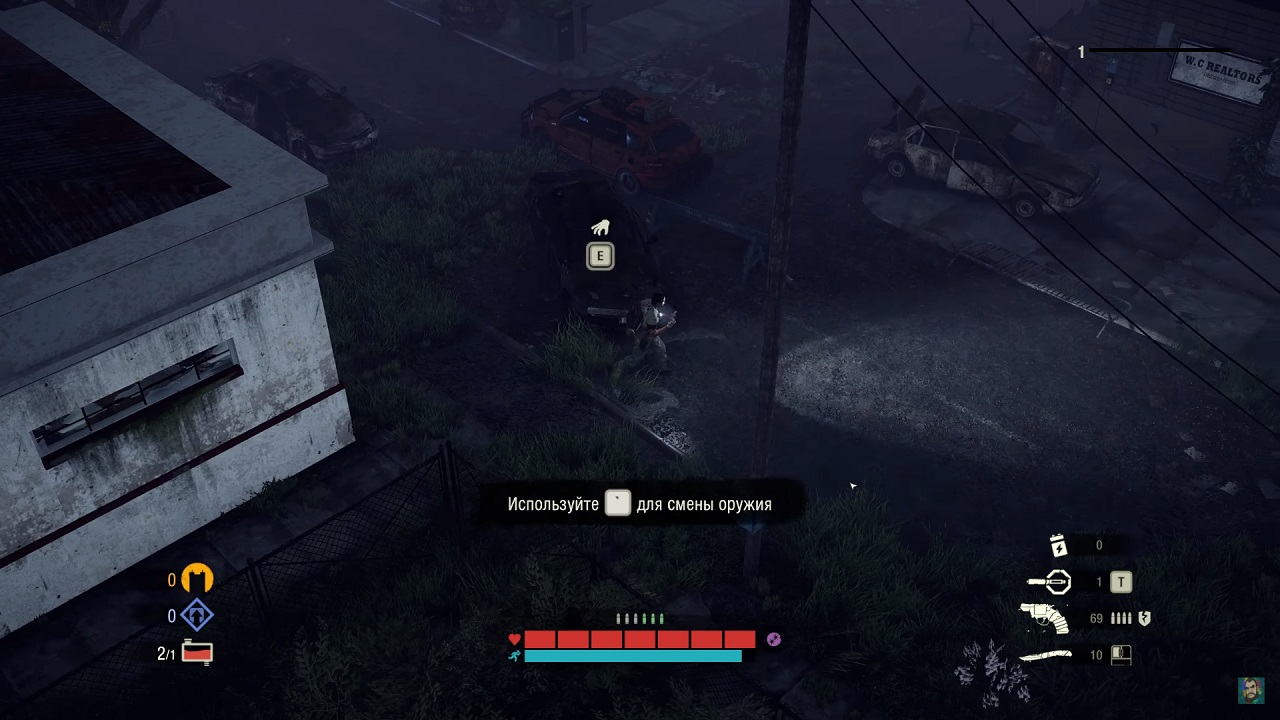Select the knife melee weapon icon
The image size is (1280, 720).
click(x=1045, y=656)
